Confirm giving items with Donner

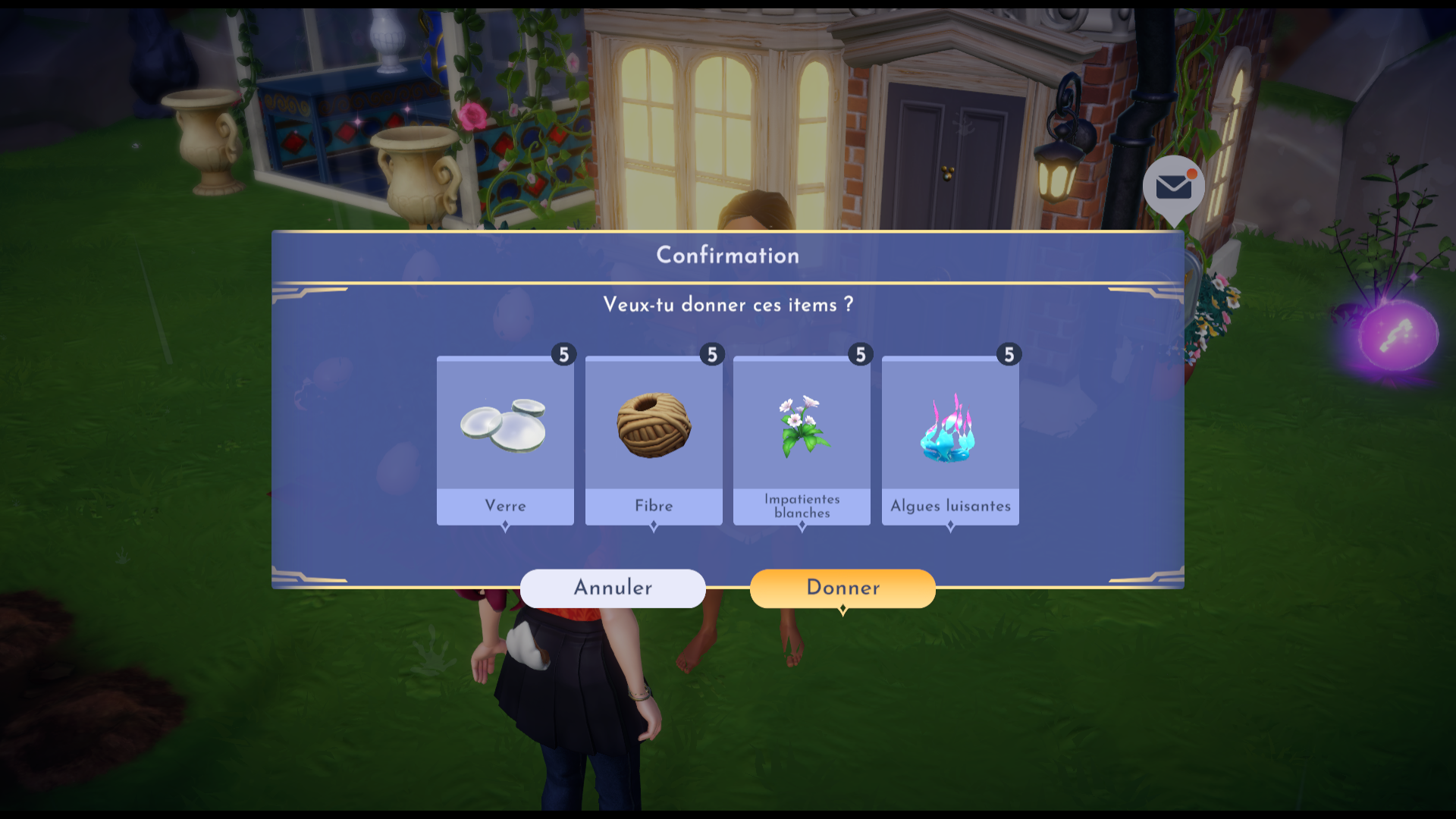point(842,588)
